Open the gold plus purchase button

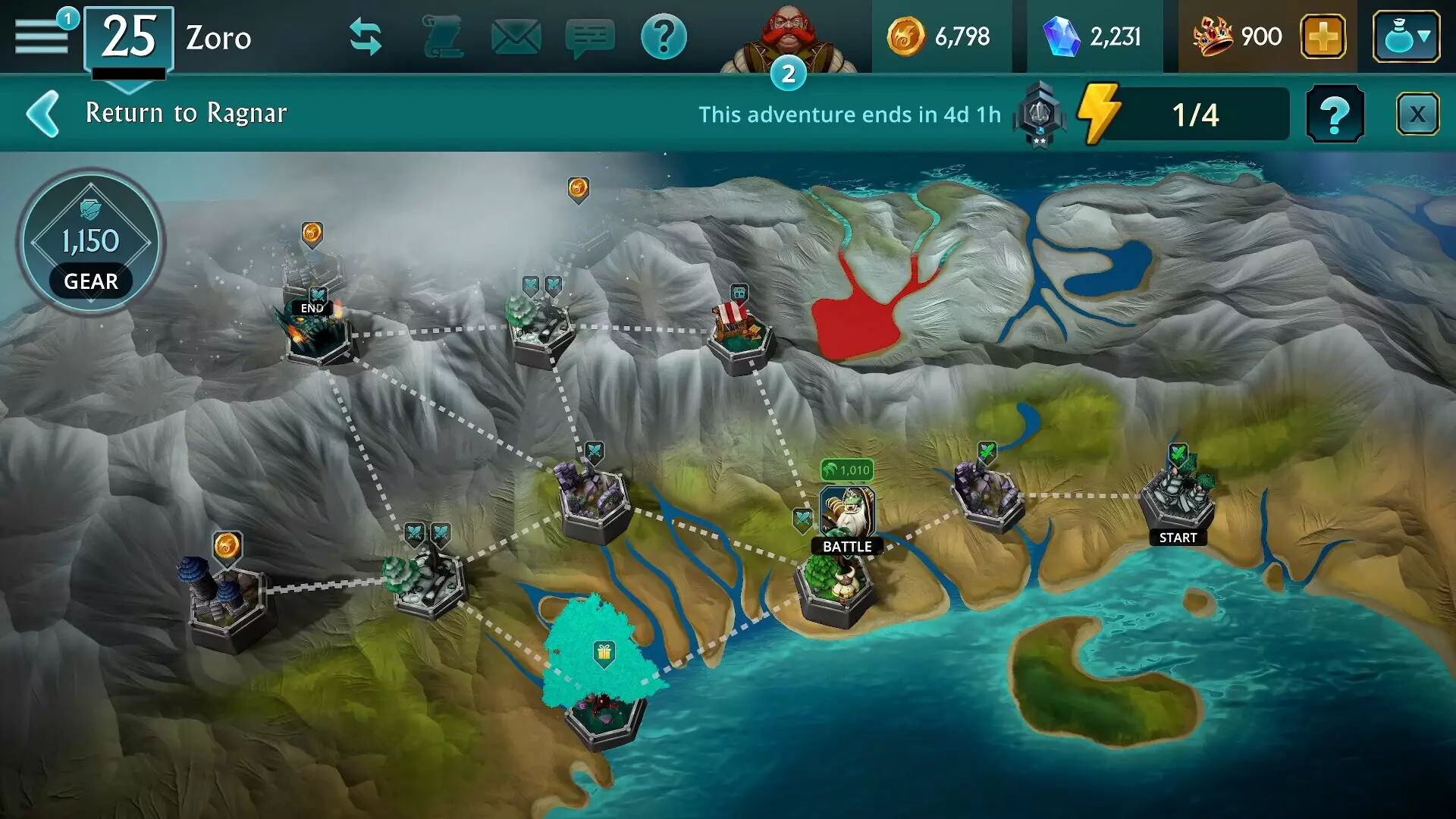[x=1323, y=35]
